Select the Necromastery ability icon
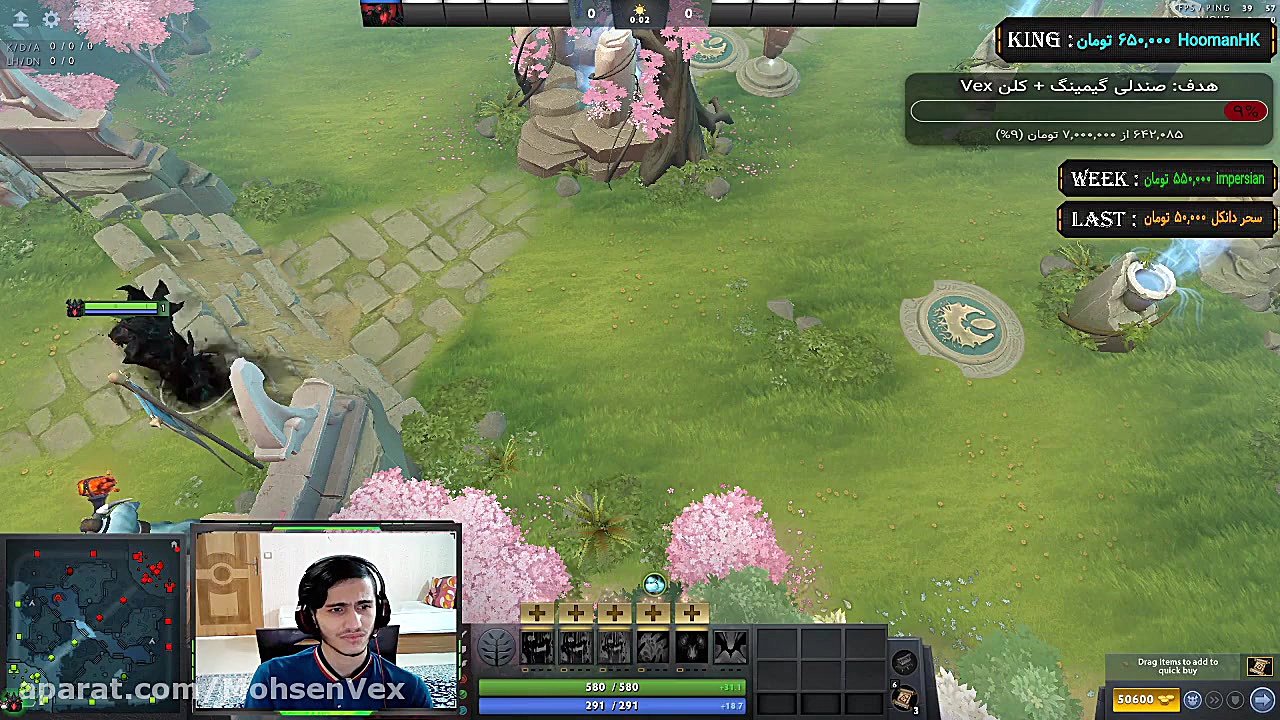Image resolution: width=1280 pixels, height=720 pixels. [x=653, y=648]
